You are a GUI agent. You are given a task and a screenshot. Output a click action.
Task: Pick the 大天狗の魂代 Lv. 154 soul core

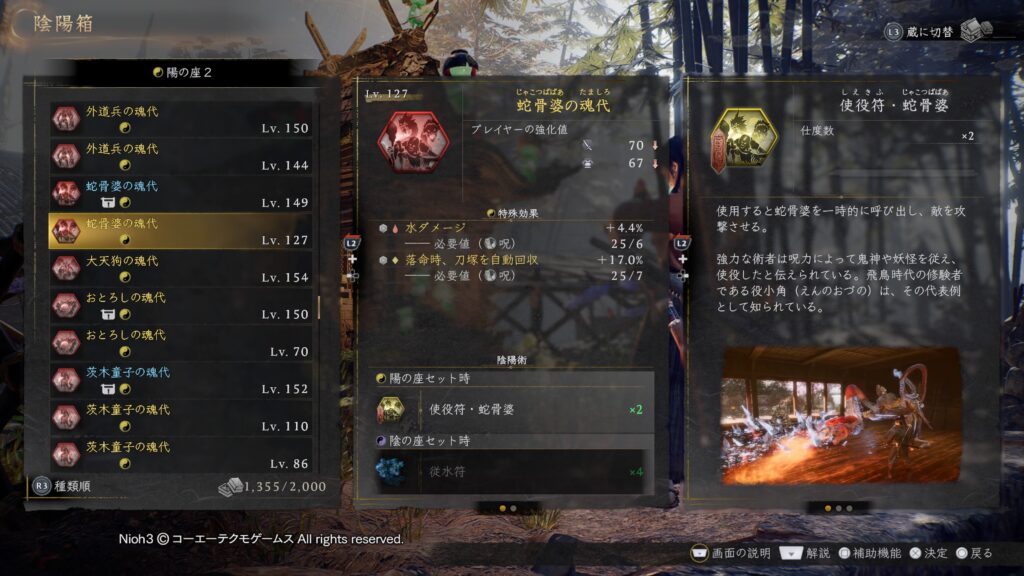[181, 268]
